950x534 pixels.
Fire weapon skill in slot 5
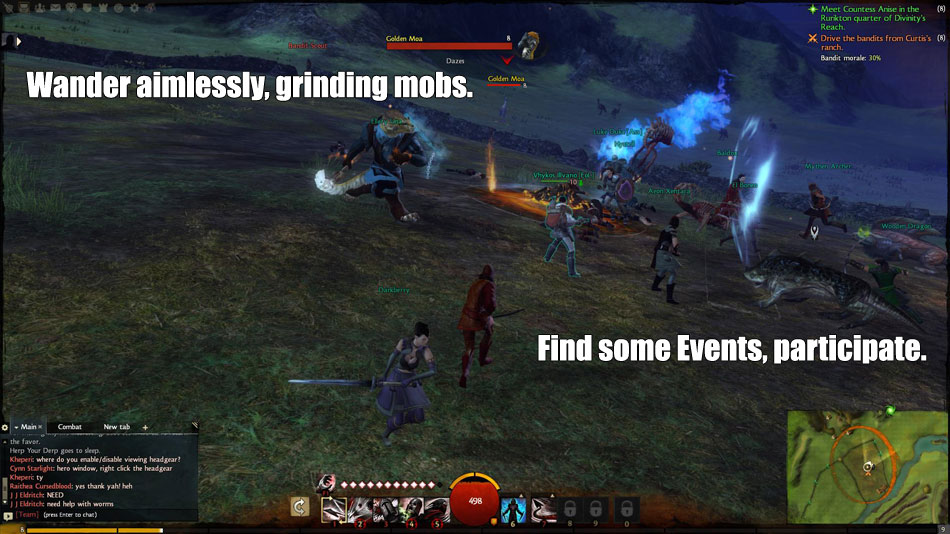click(x=437, y=508)
